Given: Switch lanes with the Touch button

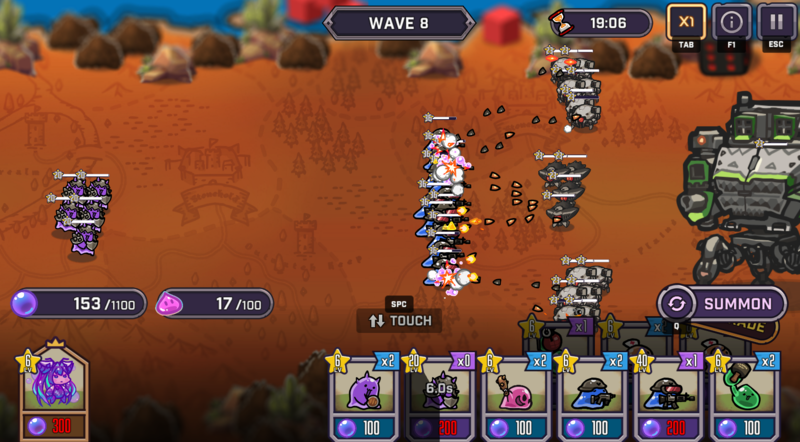Looking at the screenshot, I should (x=400, y=320).
